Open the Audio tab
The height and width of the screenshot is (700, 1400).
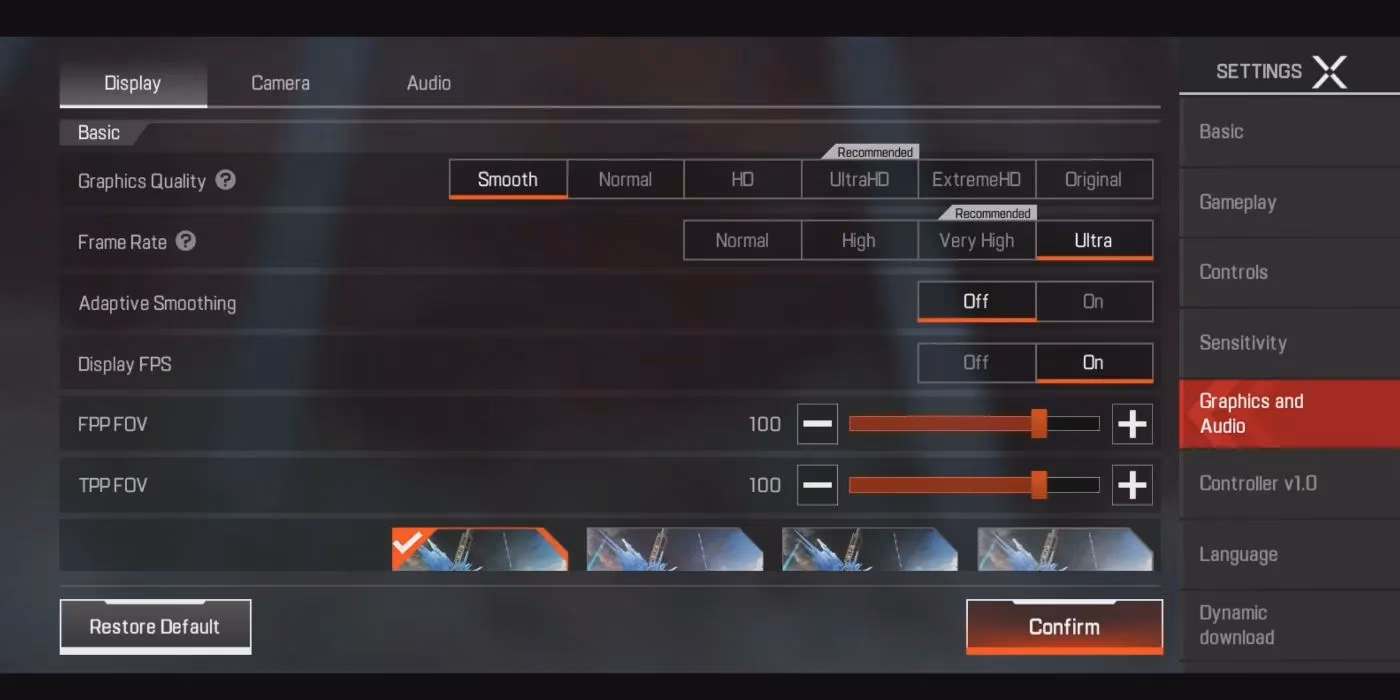[x=428, y=83]
